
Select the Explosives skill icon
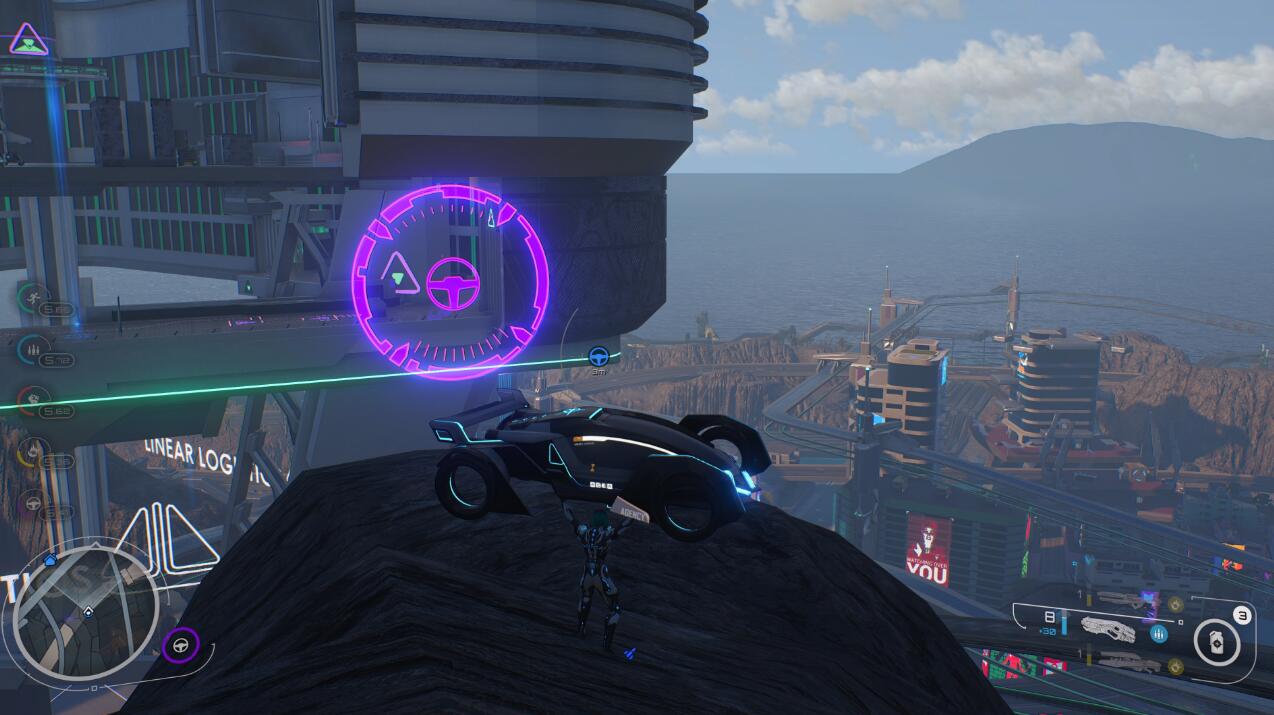click(x=32, y=452)
